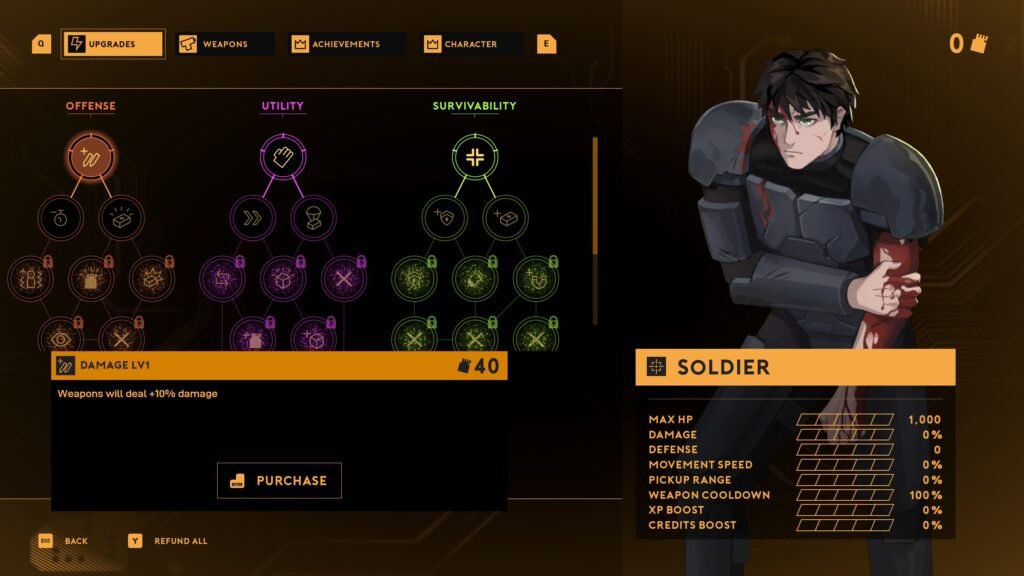
Task: Select the parachute crate node in Utility
Action: pos(313,217)
